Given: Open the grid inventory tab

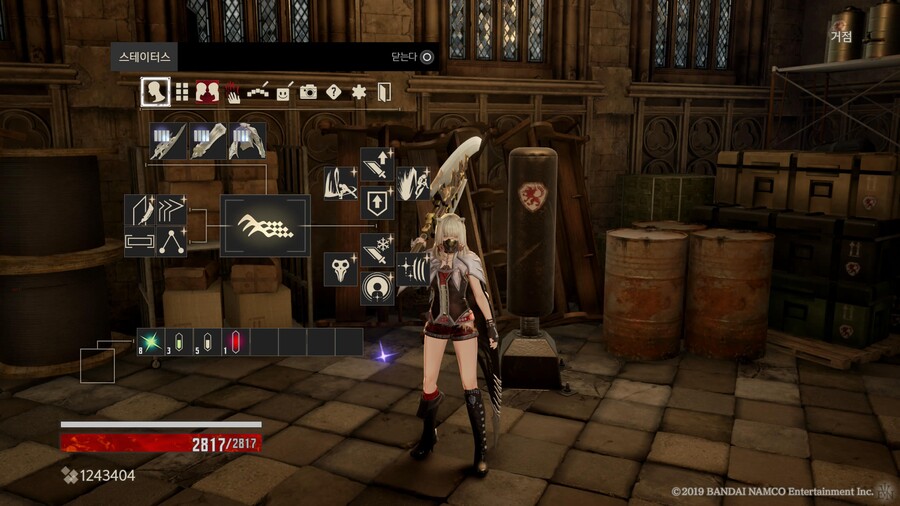Looking at the screenshot, I should coord(182,92).
